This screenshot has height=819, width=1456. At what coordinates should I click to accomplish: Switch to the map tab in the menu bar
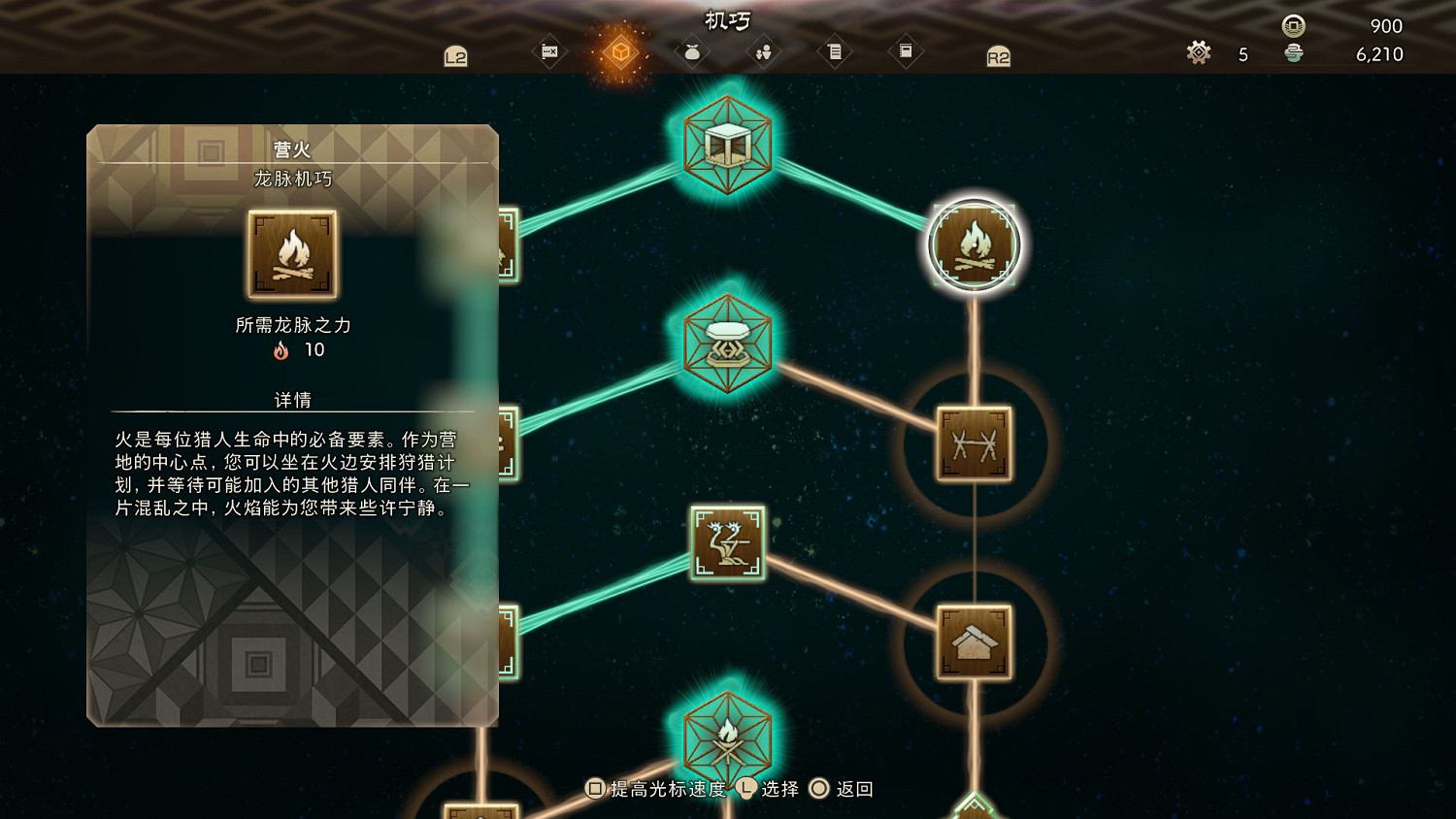548,51
